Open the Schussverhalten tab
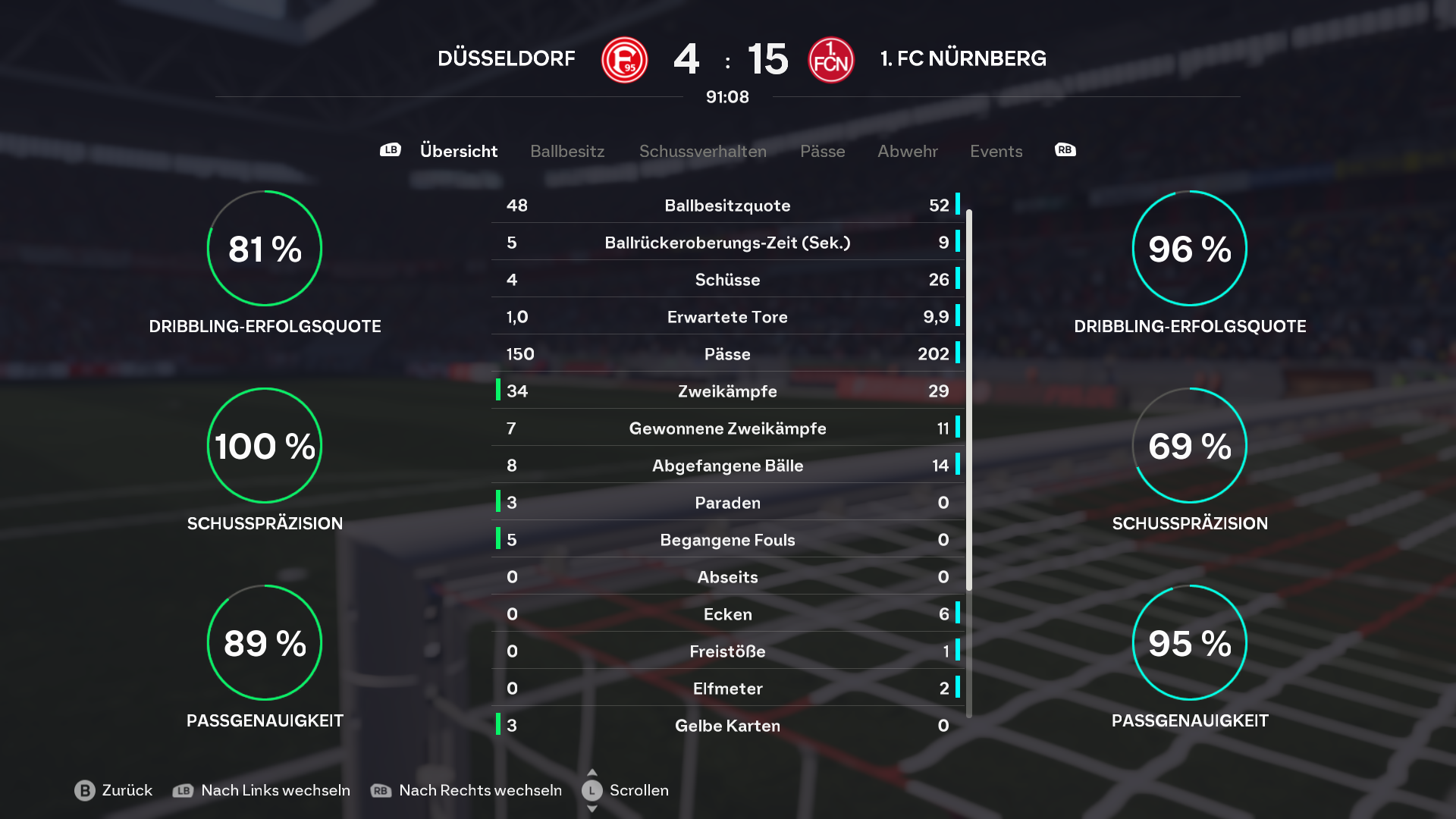The height and width of the screenshot is (819, 1456). coord(702,151)
